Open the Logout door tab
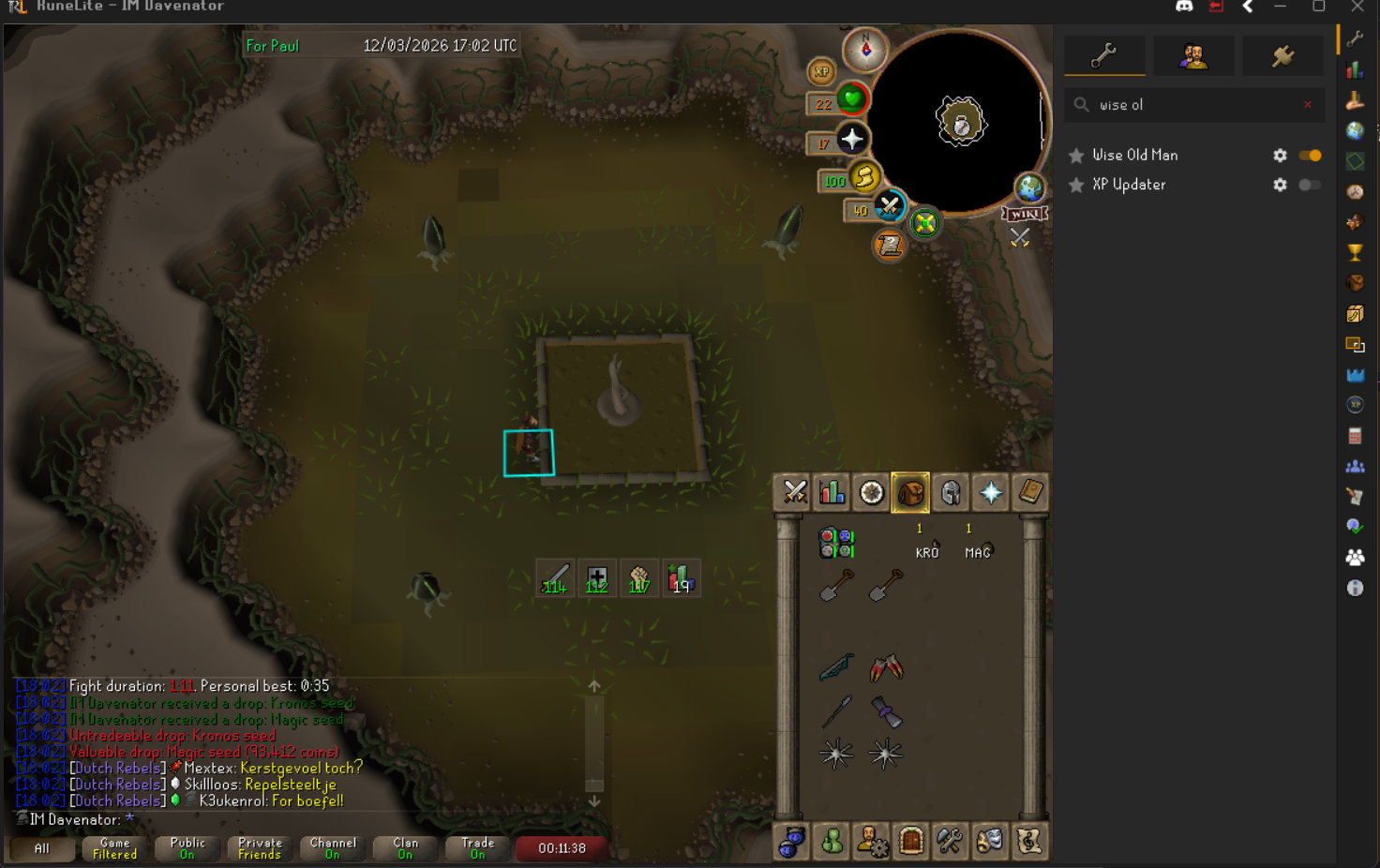 910,841
